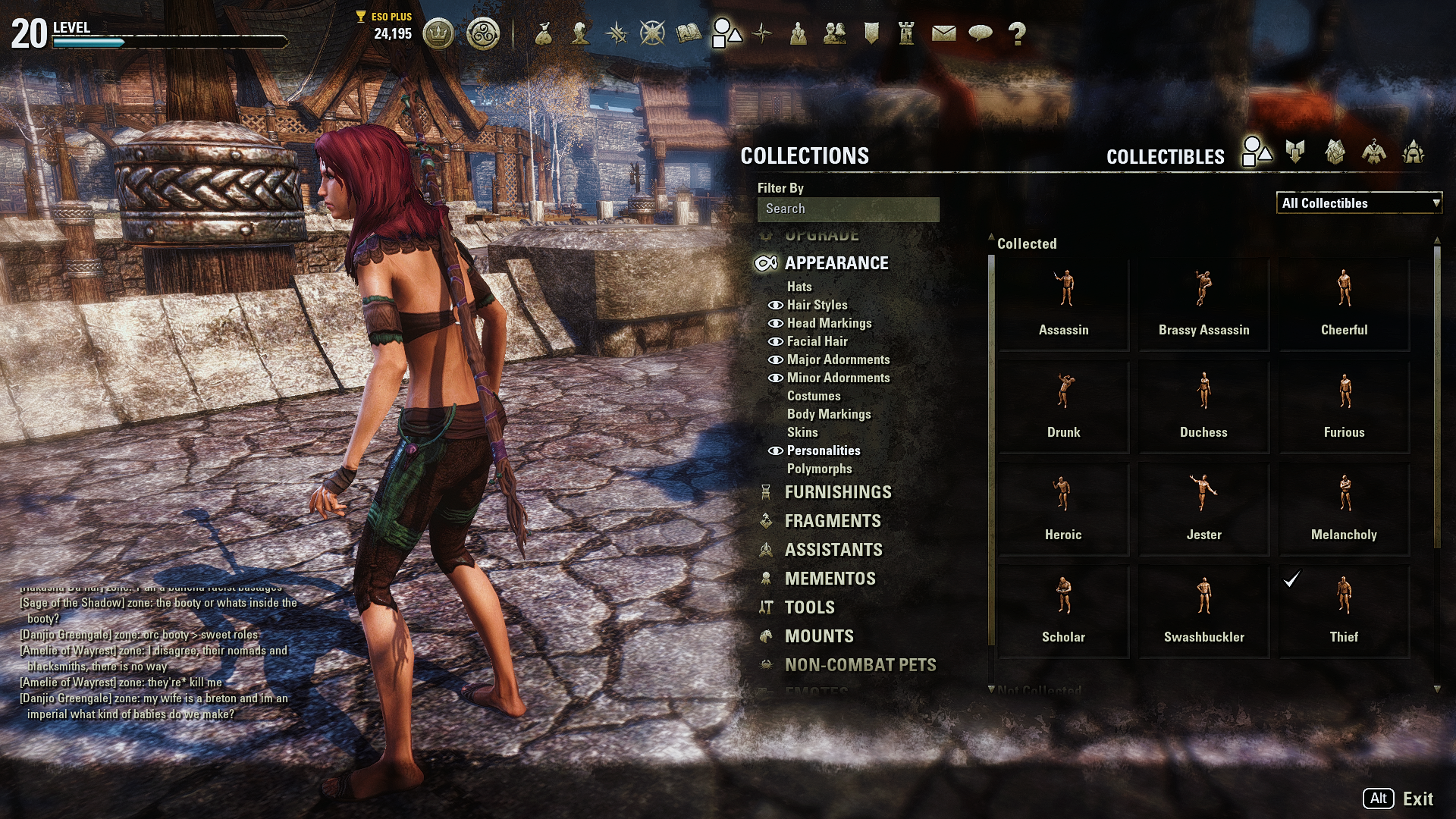The image size is (1456, 819).
Task: Open the mail envelope icon
Action: [x=943, y=33]
